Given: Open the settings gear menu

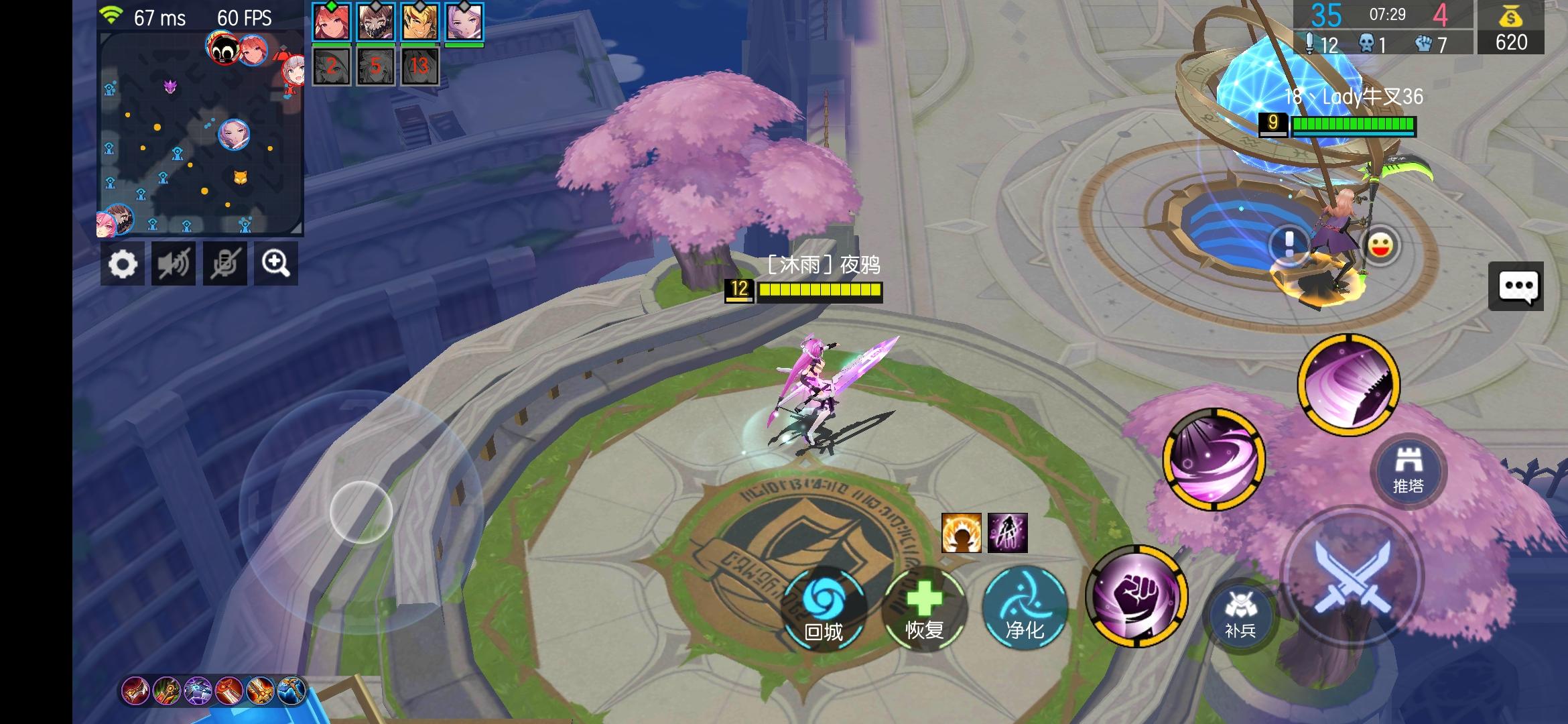Looking at the screenshot, I should click(x=123, y=263).
